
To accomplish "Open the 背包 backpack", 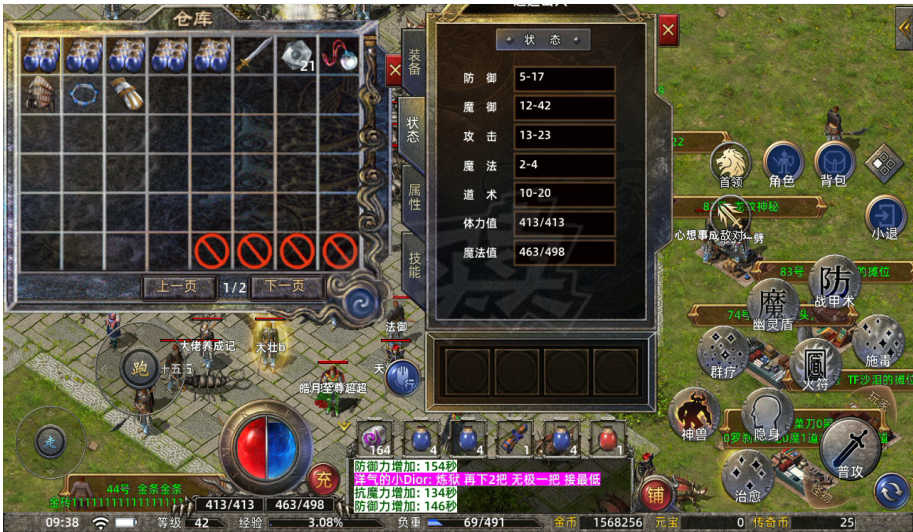I will (x=834, y=164).
